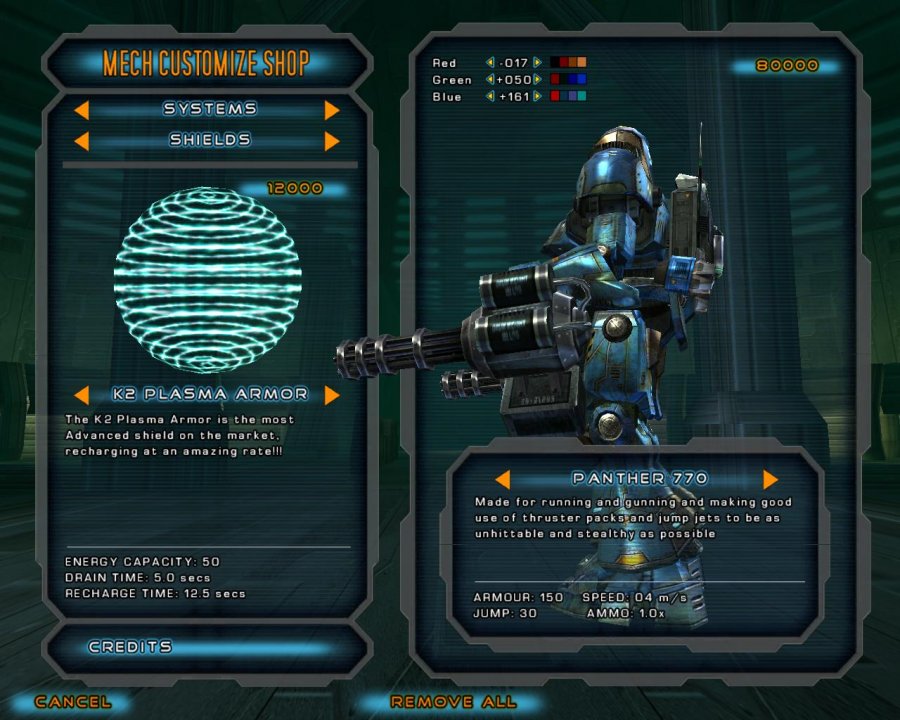Viewport: 900px width, 720px height.
Task: Click the Remove All button
Action: click(453, 702)
